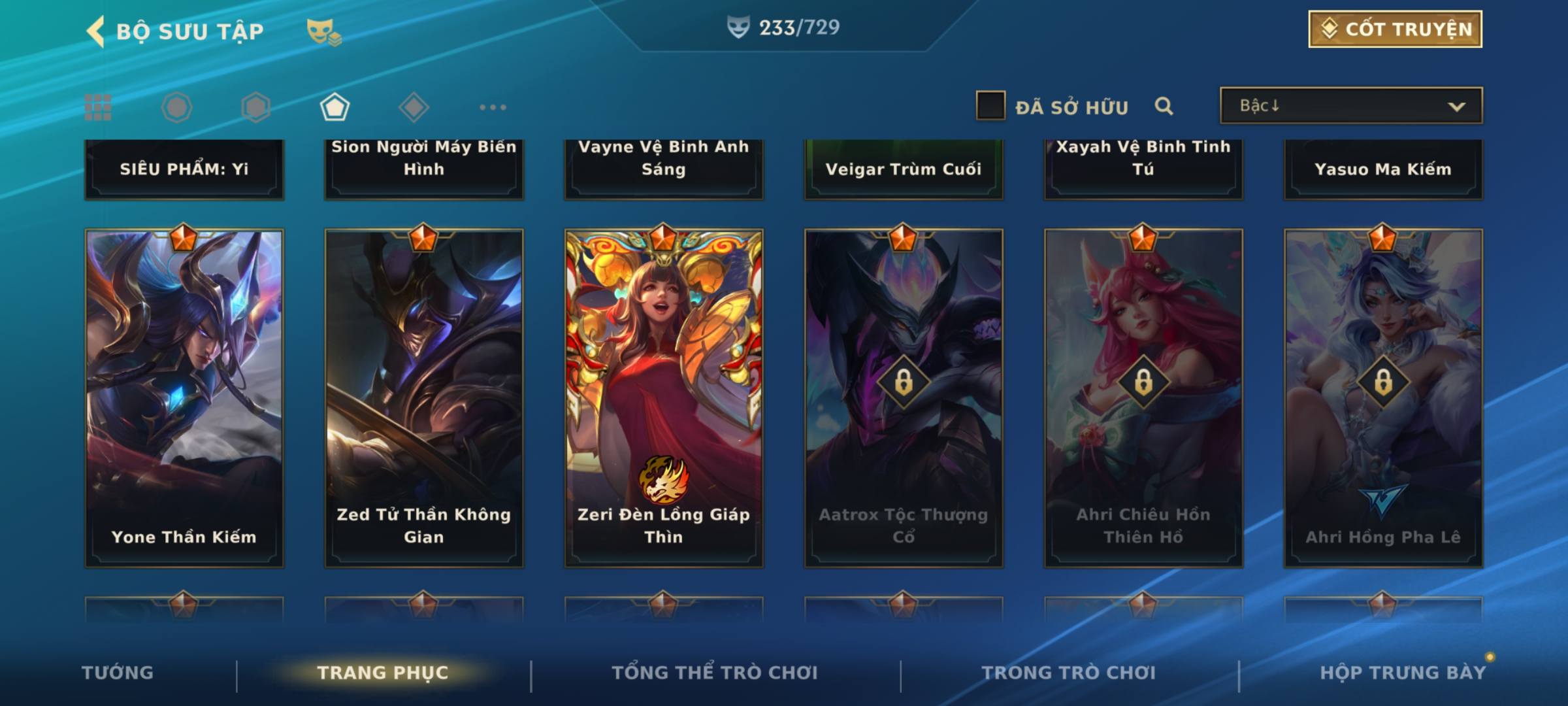
Task: Select the Yone Thần Kiếm skin
Action: click(184, 397)
